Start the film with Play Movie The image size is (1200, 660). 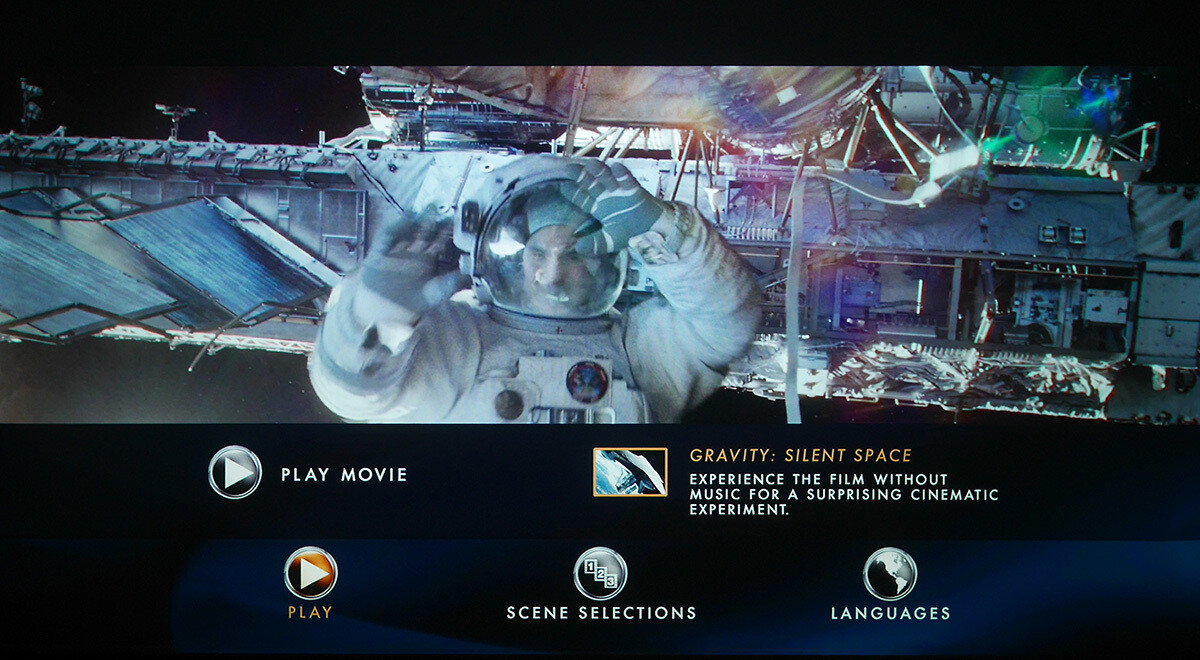click(236, 473)
